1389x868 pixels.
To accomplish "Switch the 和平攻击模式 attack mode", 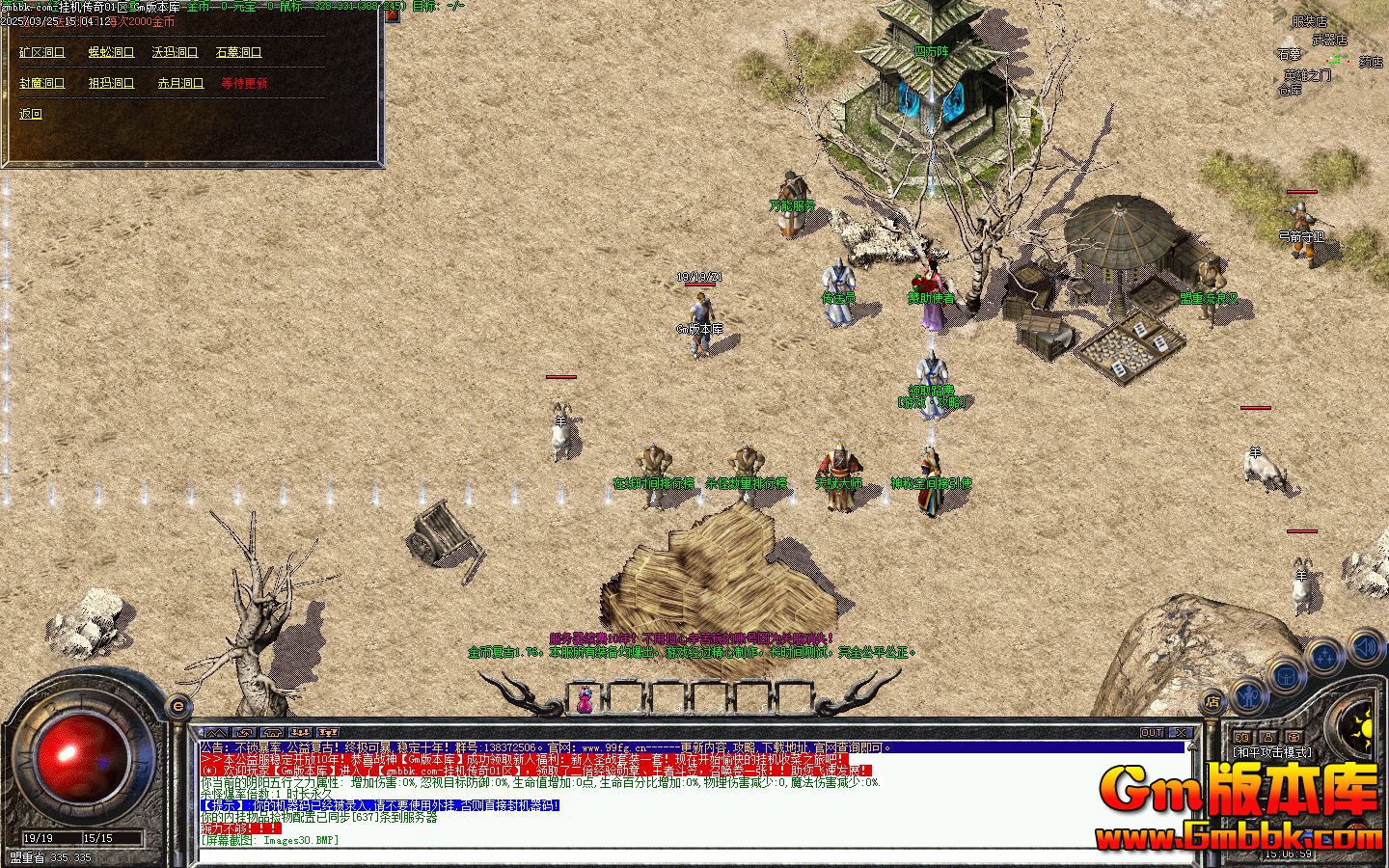I will click(x=1272, y=751).
